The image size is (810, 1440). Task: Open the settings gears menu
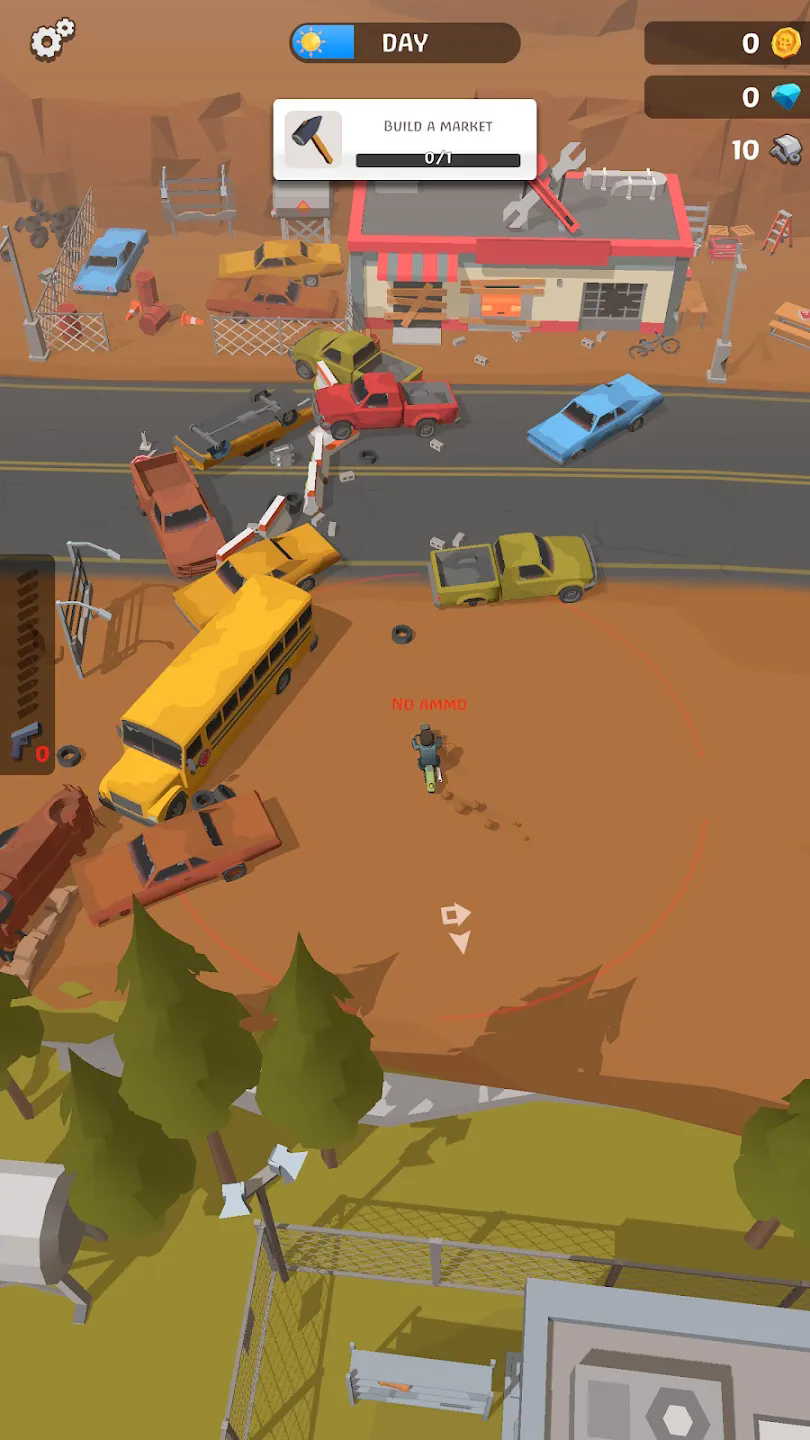tap(52, 40)
